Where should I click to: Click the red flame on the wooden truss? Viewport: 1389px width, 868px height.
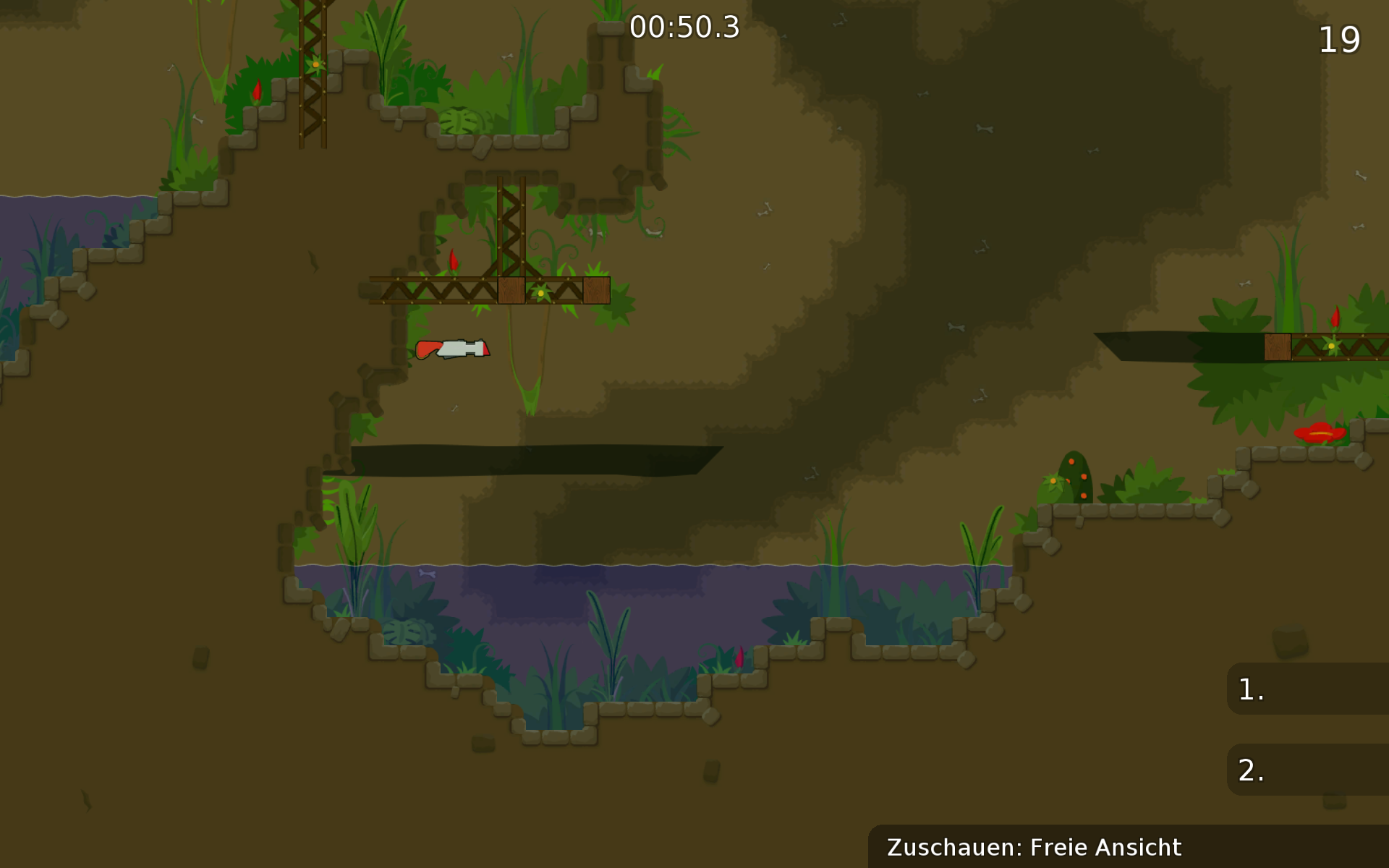click(x=454, y=263)
